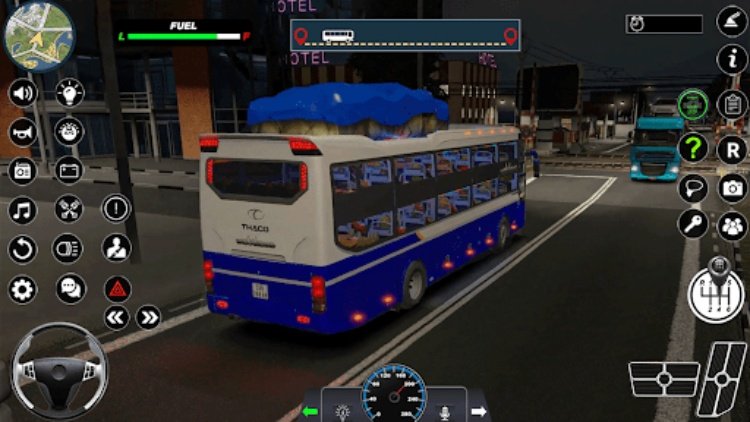Honk the horn button
The image size is (750, 422).
click(22, 132)
